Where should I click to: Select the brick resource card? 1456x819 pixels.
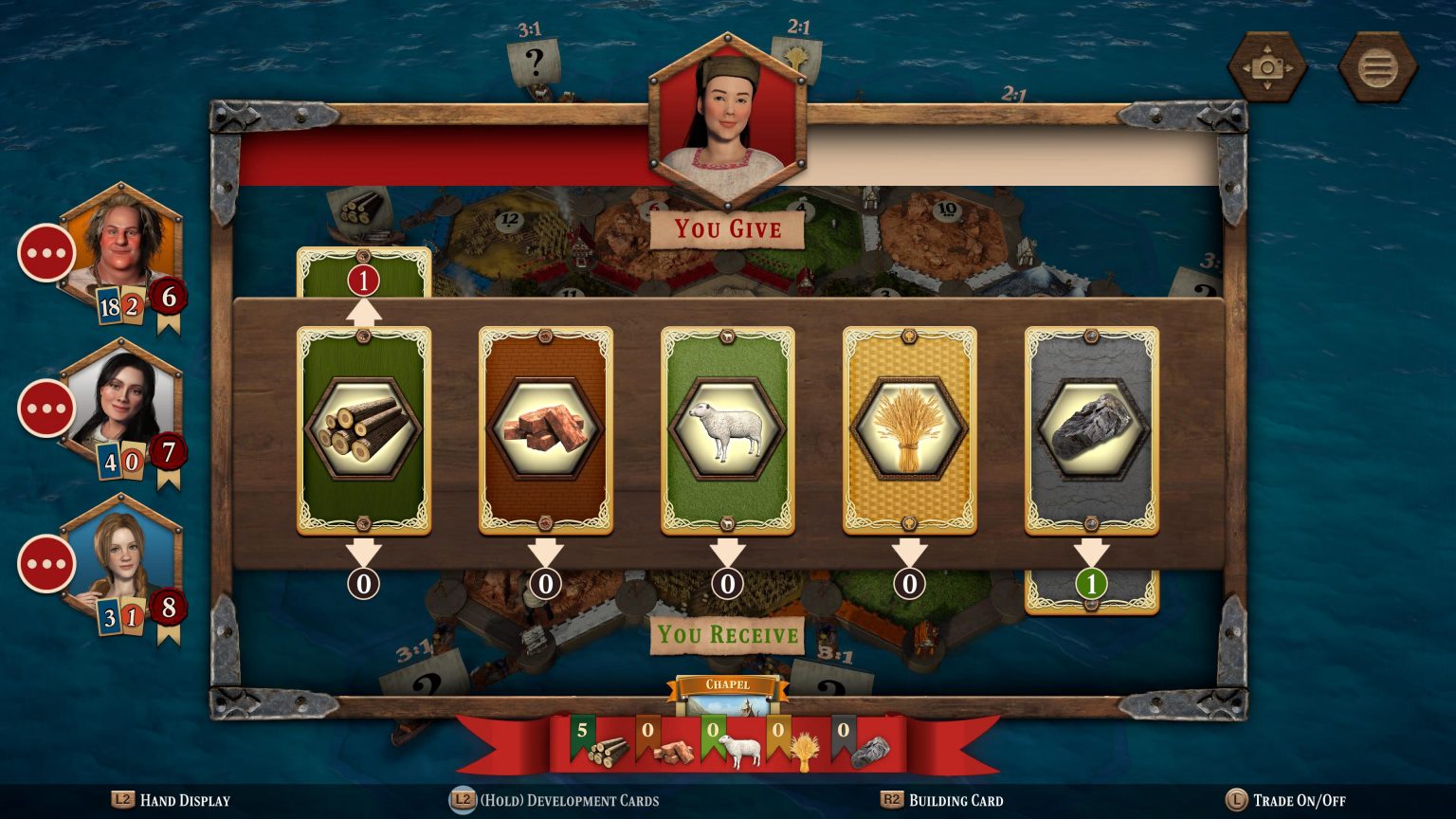[x=546, y=431]
